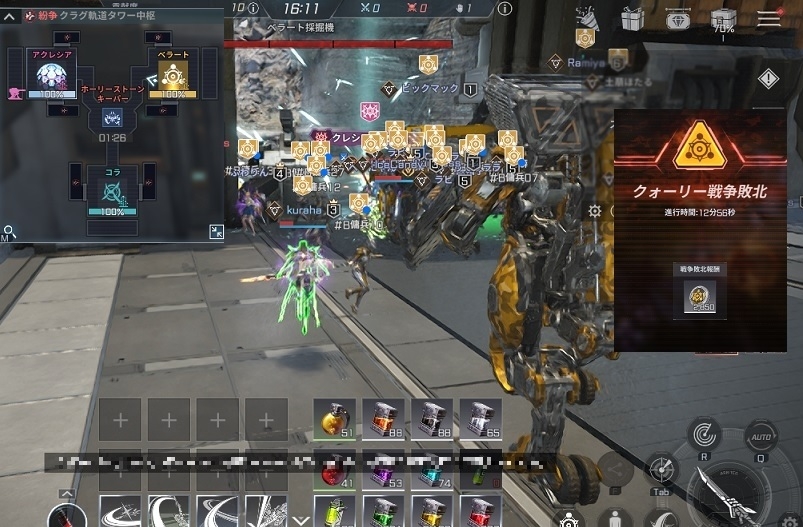Select the コラ base on the war map
Image resolution: width=803 pixels, height=527 pixels.
(112, 188)
